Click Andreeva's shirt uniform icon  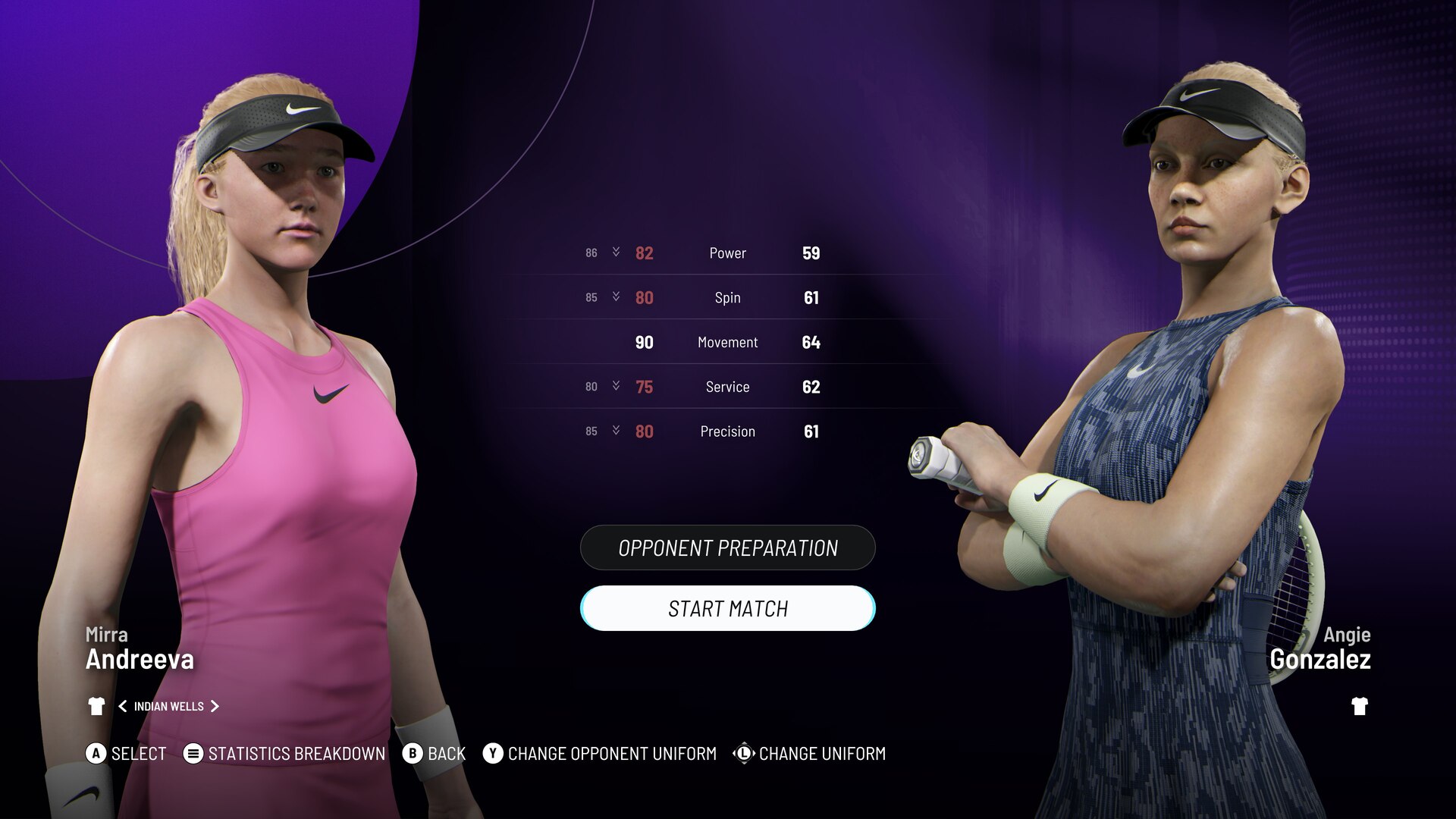tap(96, 706)
